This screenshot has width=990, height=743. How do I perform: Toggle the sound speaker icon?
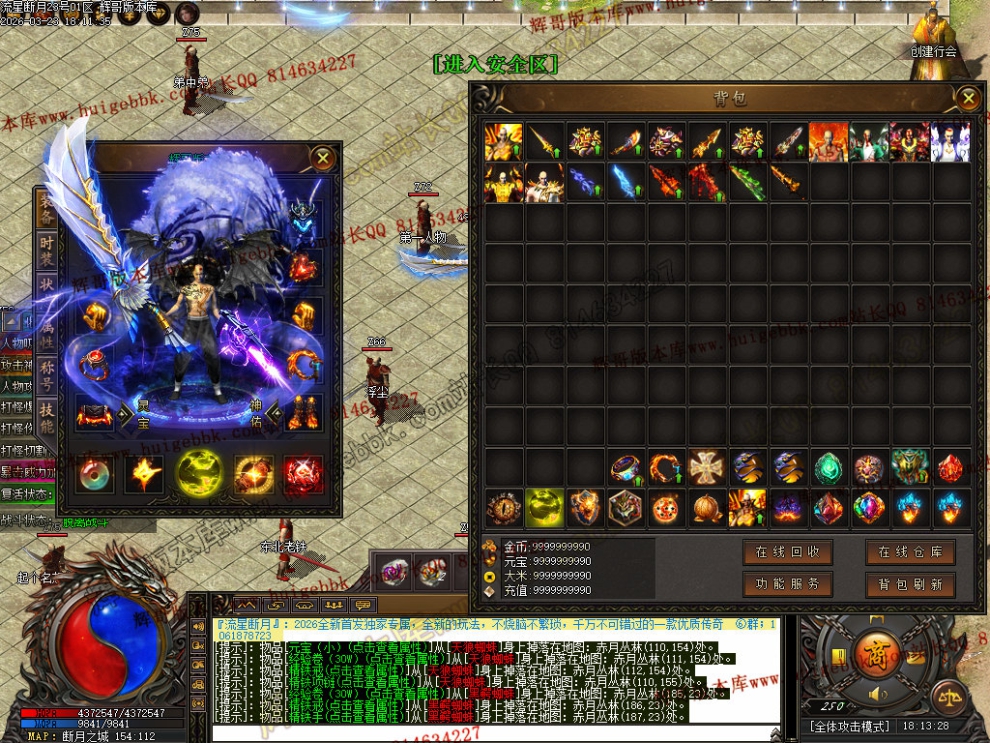(879, 693)
